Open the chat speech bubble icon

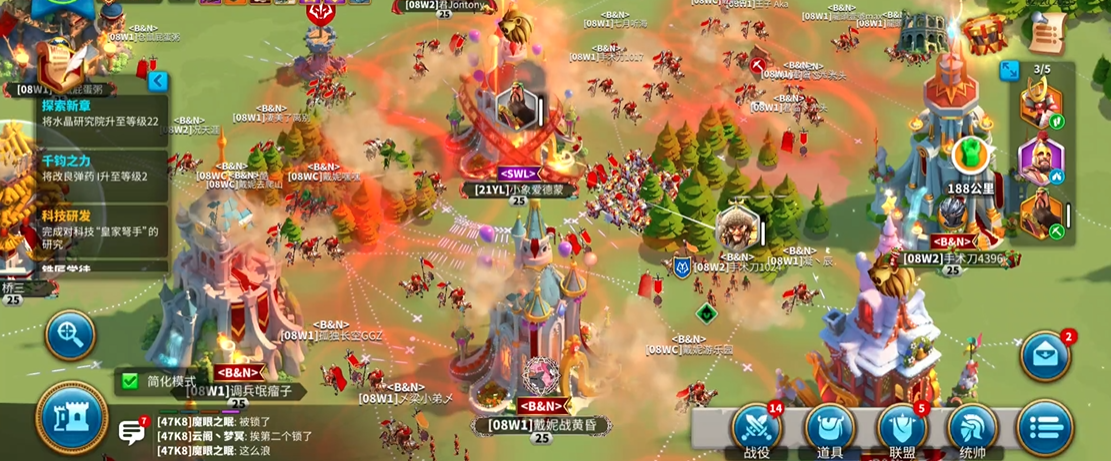click(x=132, y=432)
